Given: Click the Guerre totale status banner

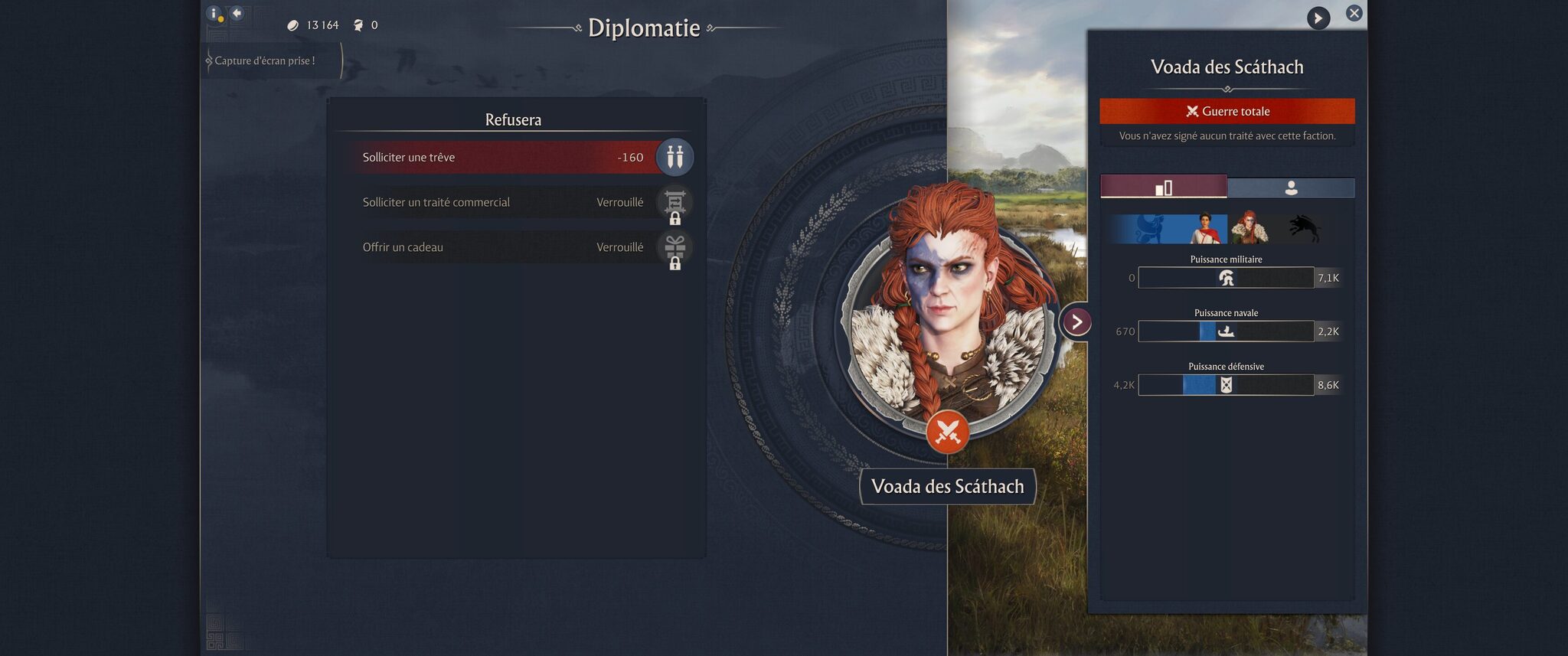Looking at the screenshot, I should [x=1227, y=112].
